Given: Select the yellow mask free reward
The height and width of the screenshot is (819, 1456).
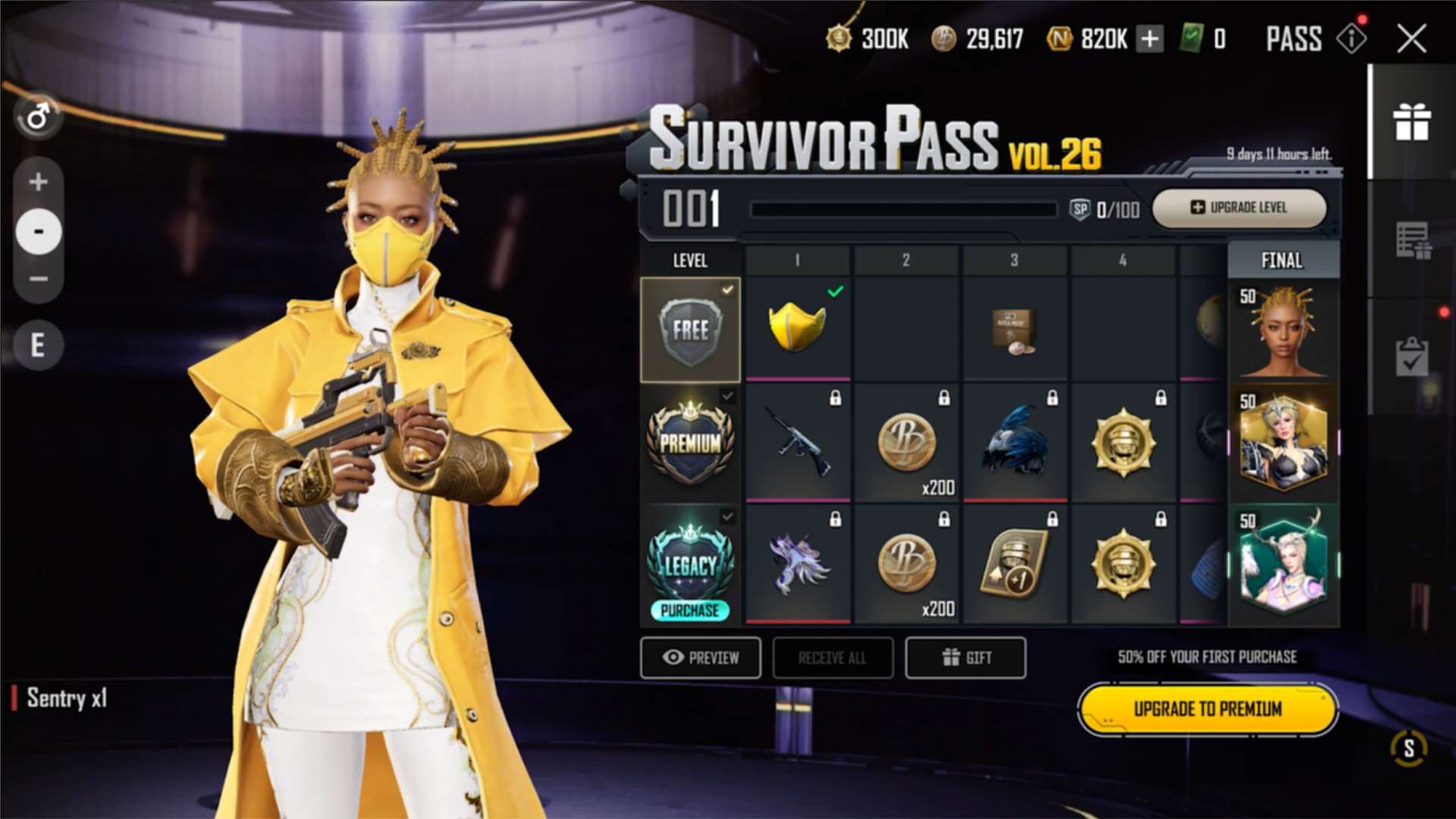Looking at the screenshot, I should (798, 328).
